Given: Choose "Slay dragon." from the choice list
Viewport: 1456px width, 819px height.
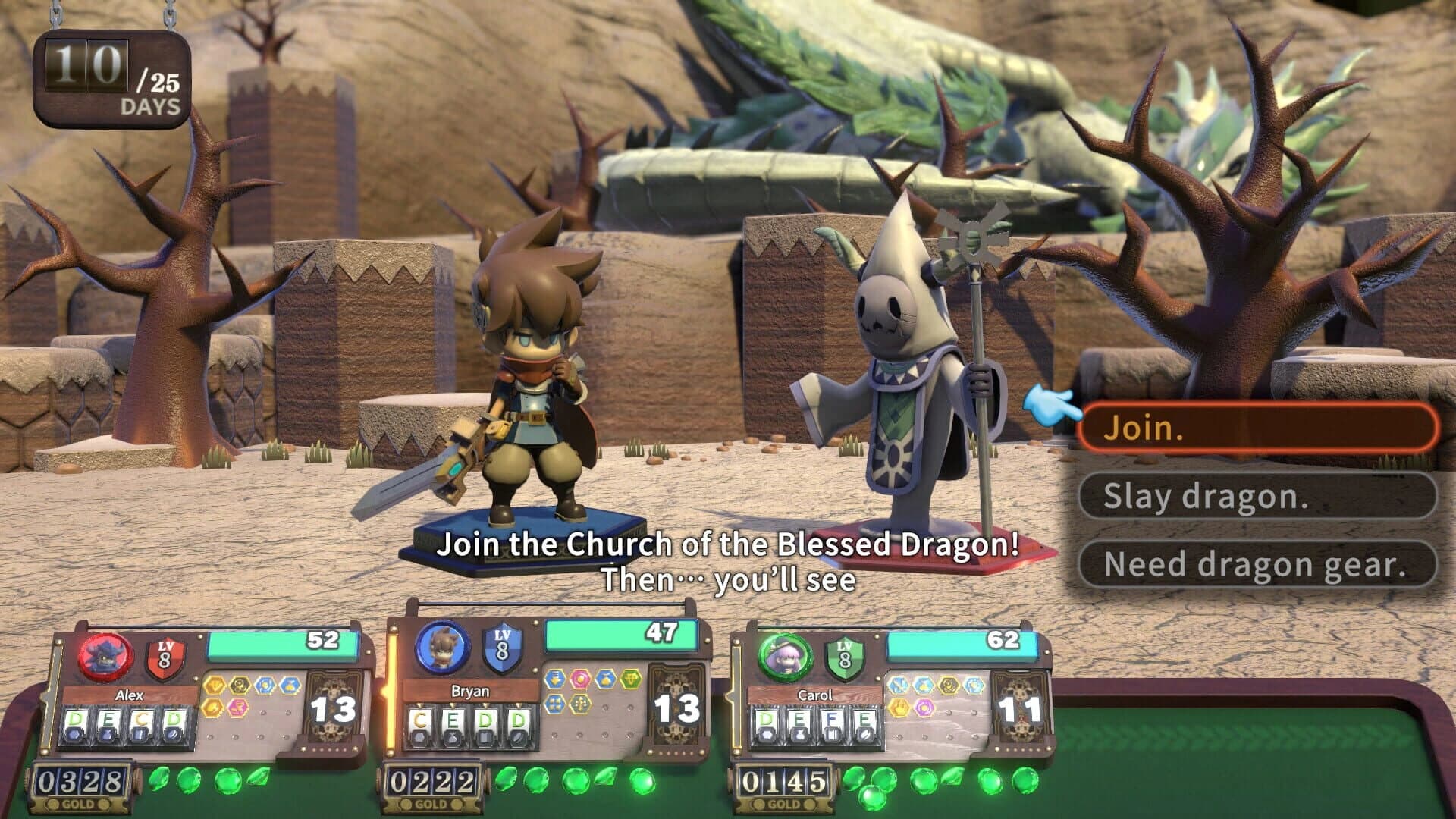Looking at the screenshot, I should coord(1255,497).
